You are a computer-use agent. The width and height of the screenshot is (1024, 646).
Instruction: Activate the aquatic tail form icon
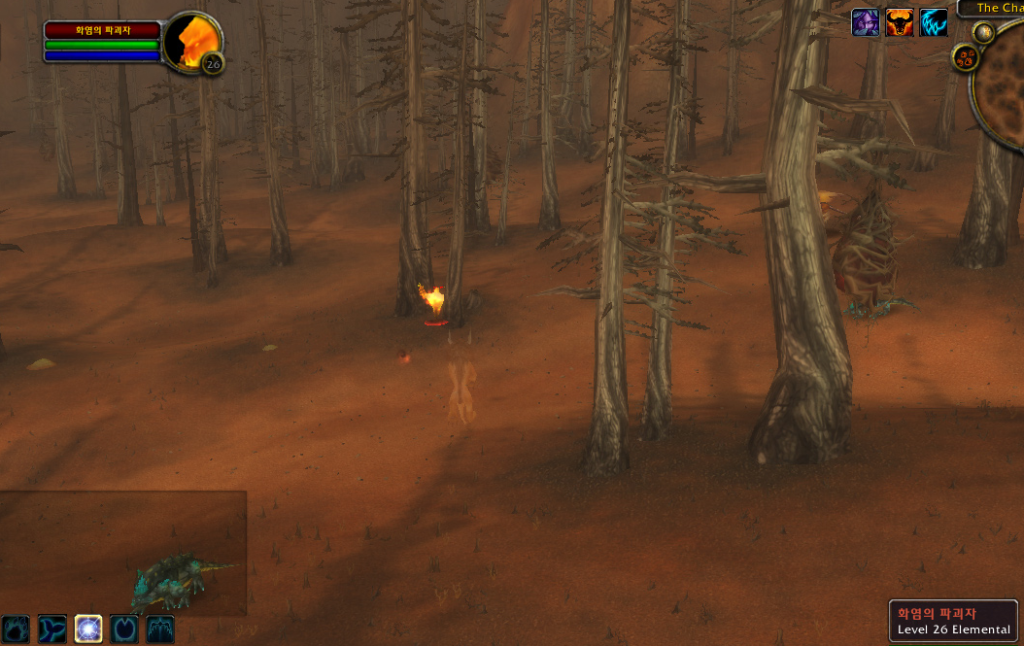coord(52,629)
